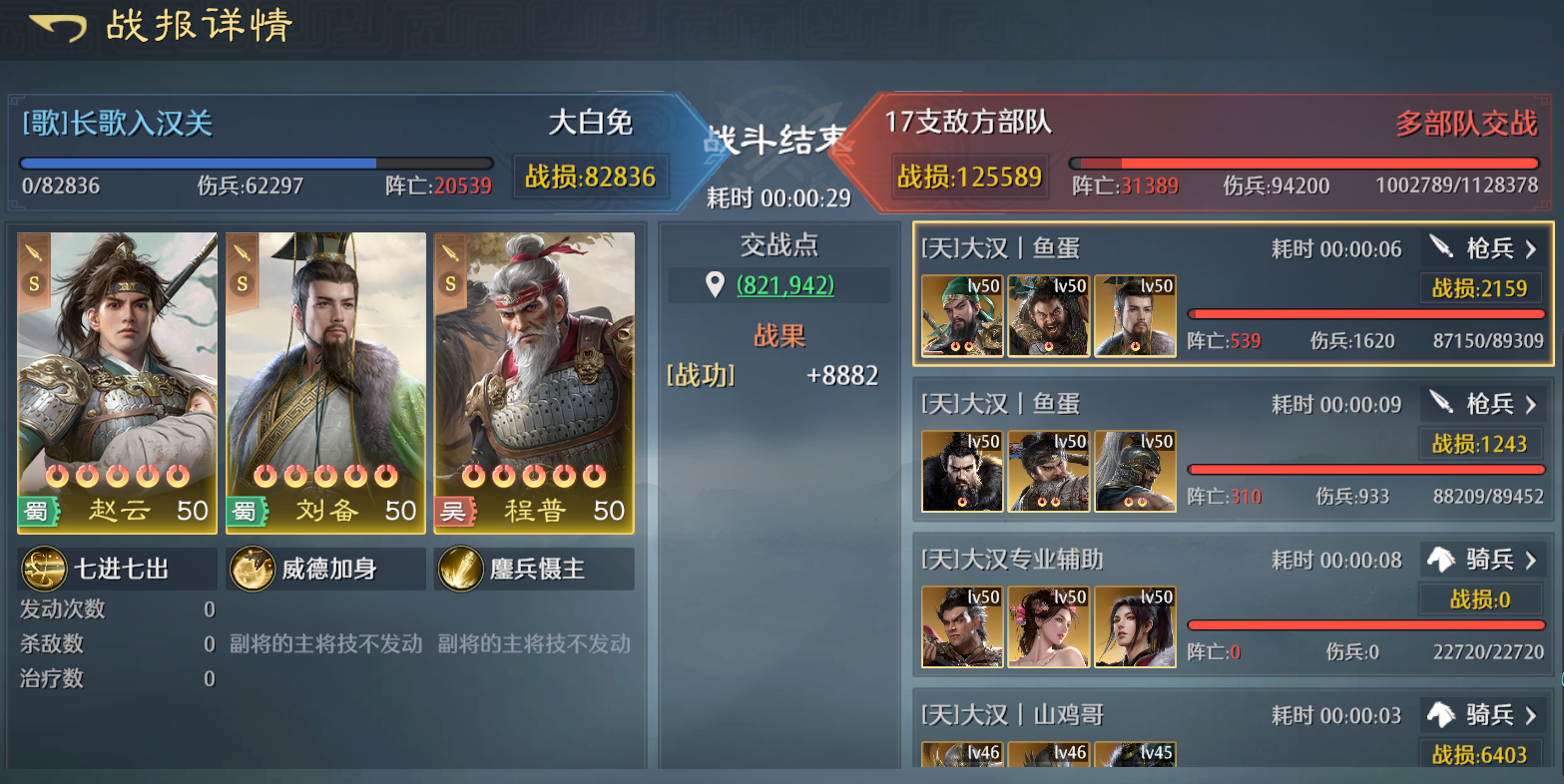Screen dimensions: 1564x784
Task: Expand 山鸡哥 squad details chevron
Action: click(1530, 715)
